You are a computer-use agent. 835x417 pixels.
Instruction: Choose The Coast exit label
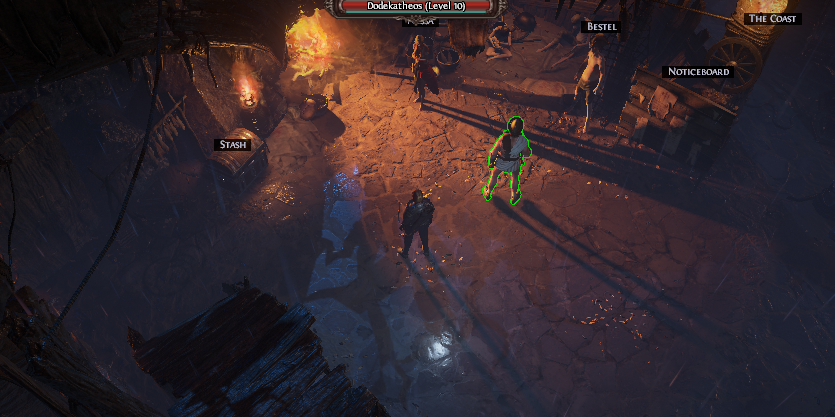(773, 19)
